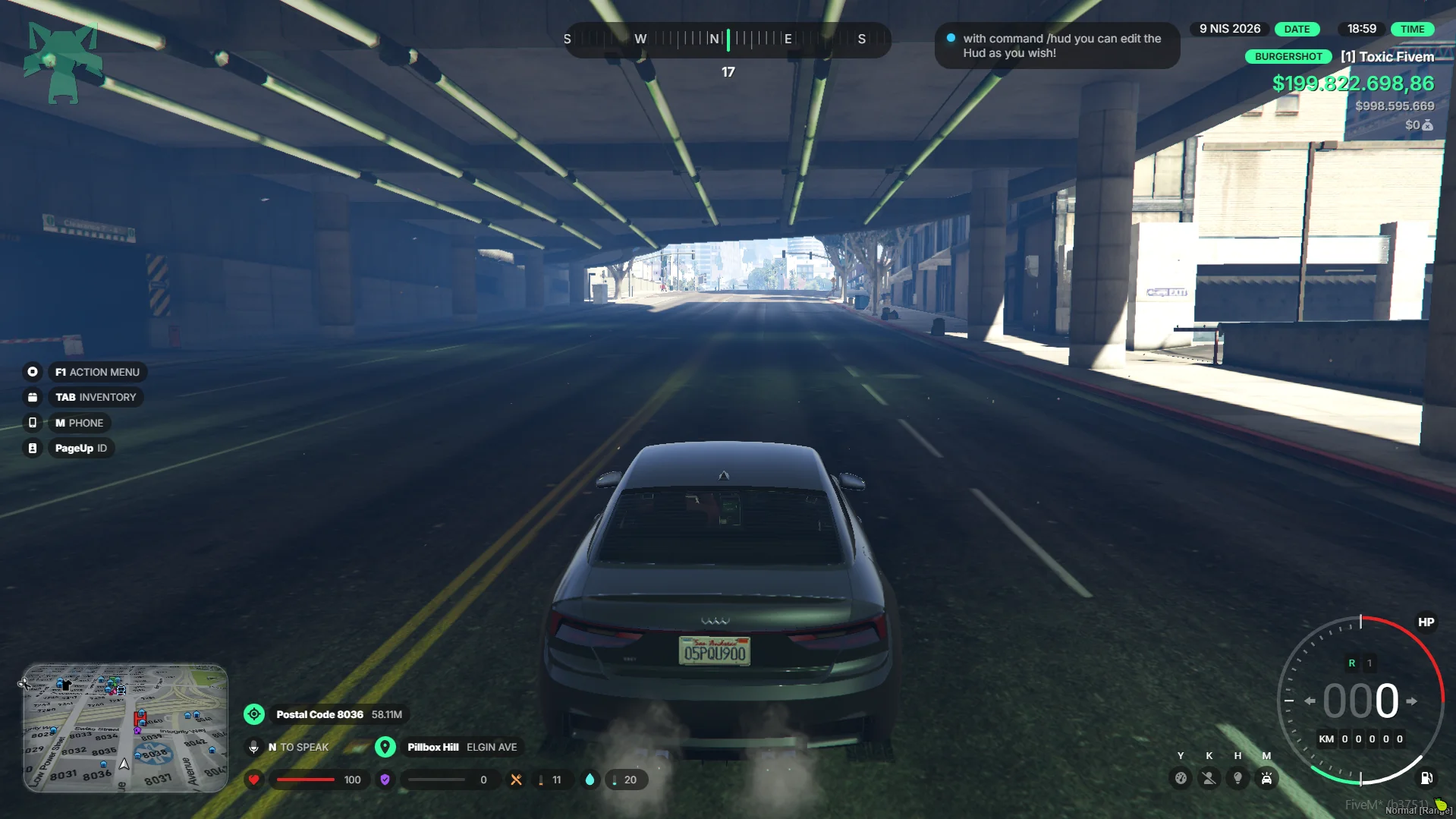
Task: Toggle the microphone voice icon
Action: tap(254, 748)
